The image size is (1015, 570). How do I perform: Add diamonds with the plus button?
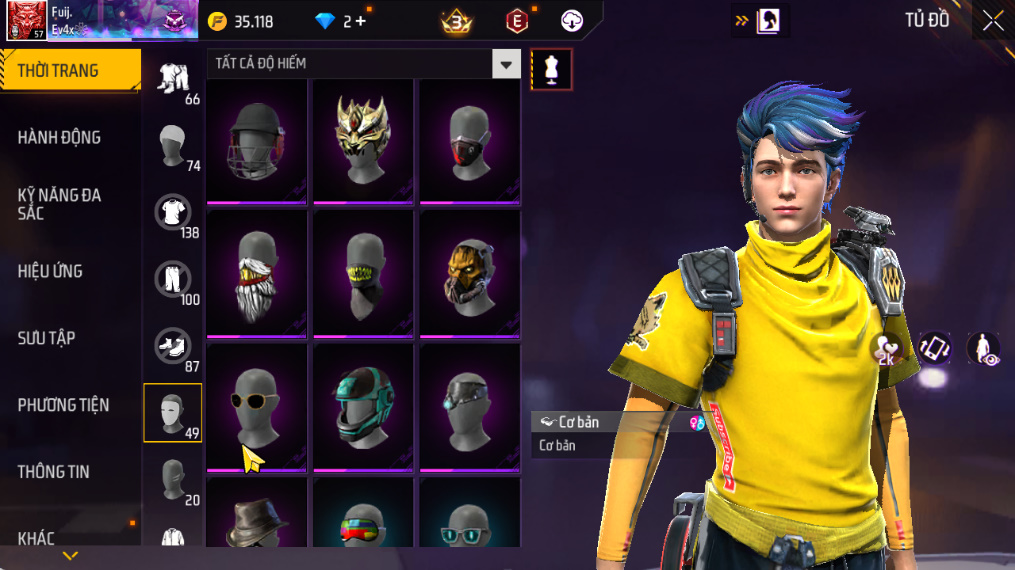pos(360,21)
